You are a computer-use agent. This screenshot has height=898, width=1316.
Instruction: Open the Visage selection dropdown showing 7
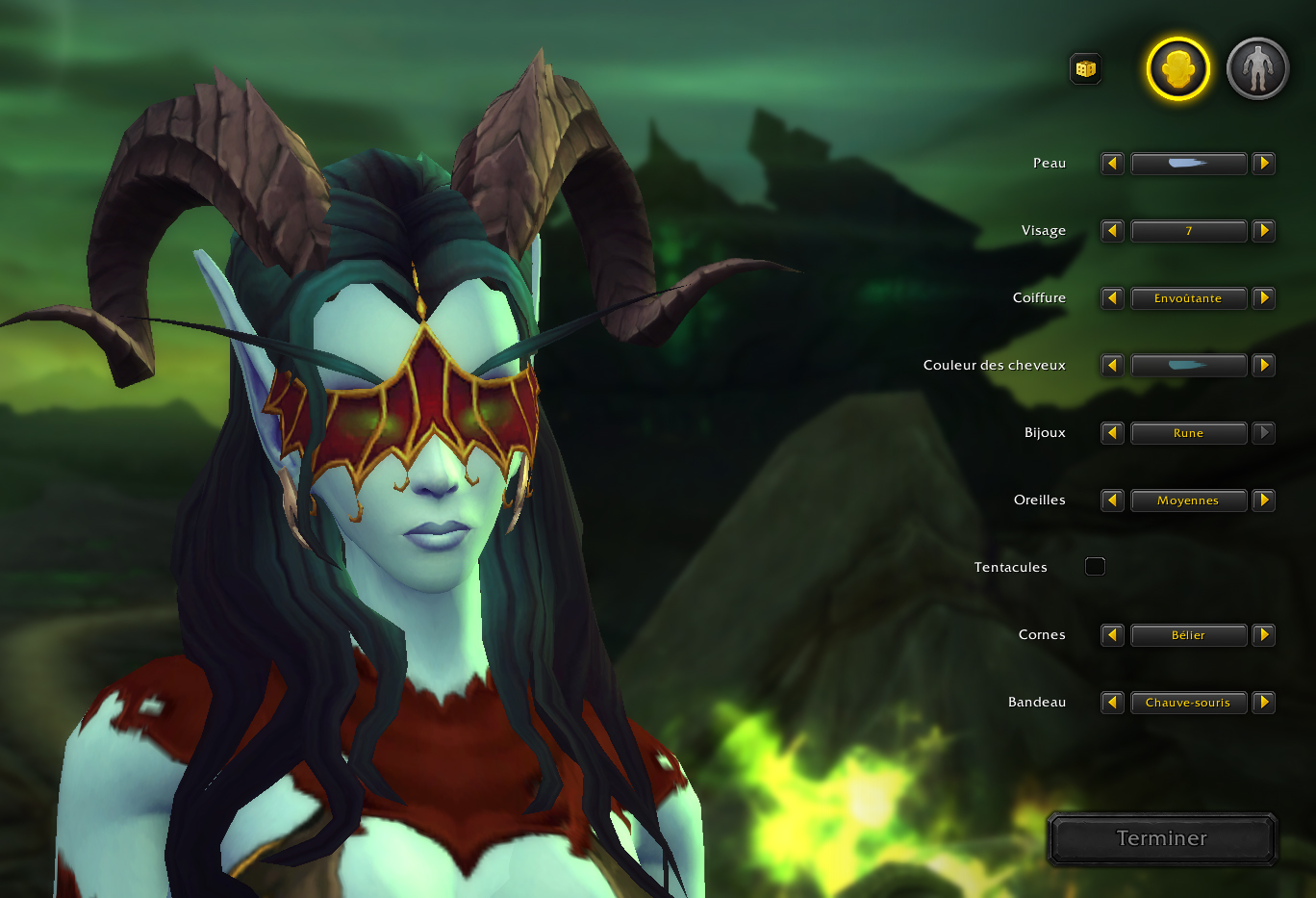pyautogui.click(x=1189, y=231)
